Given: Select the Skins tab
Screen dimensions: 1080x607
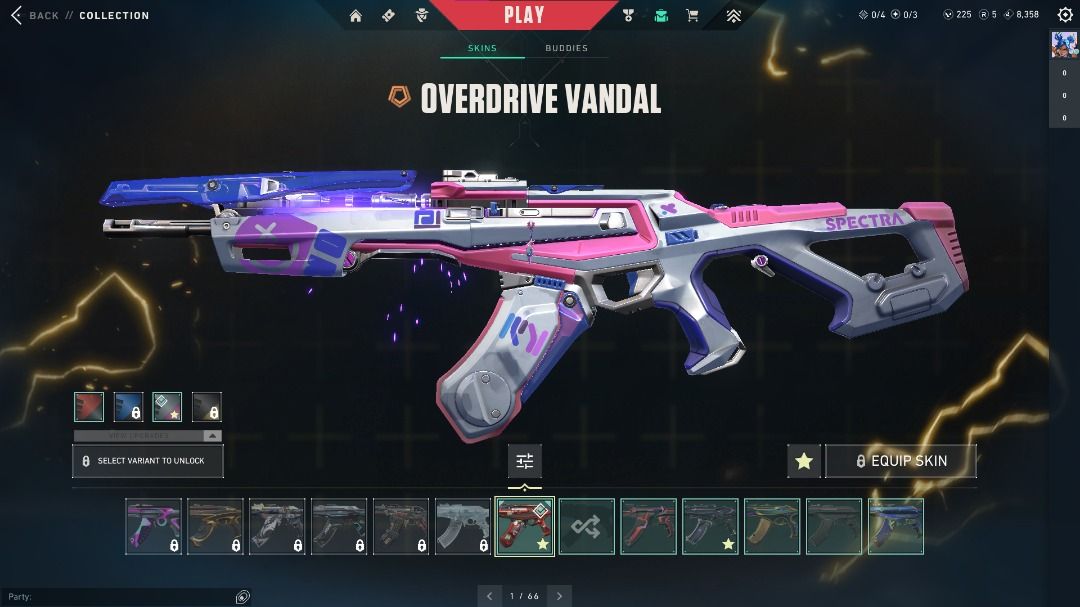Looking at the screenshot, I should coord(482,48).
